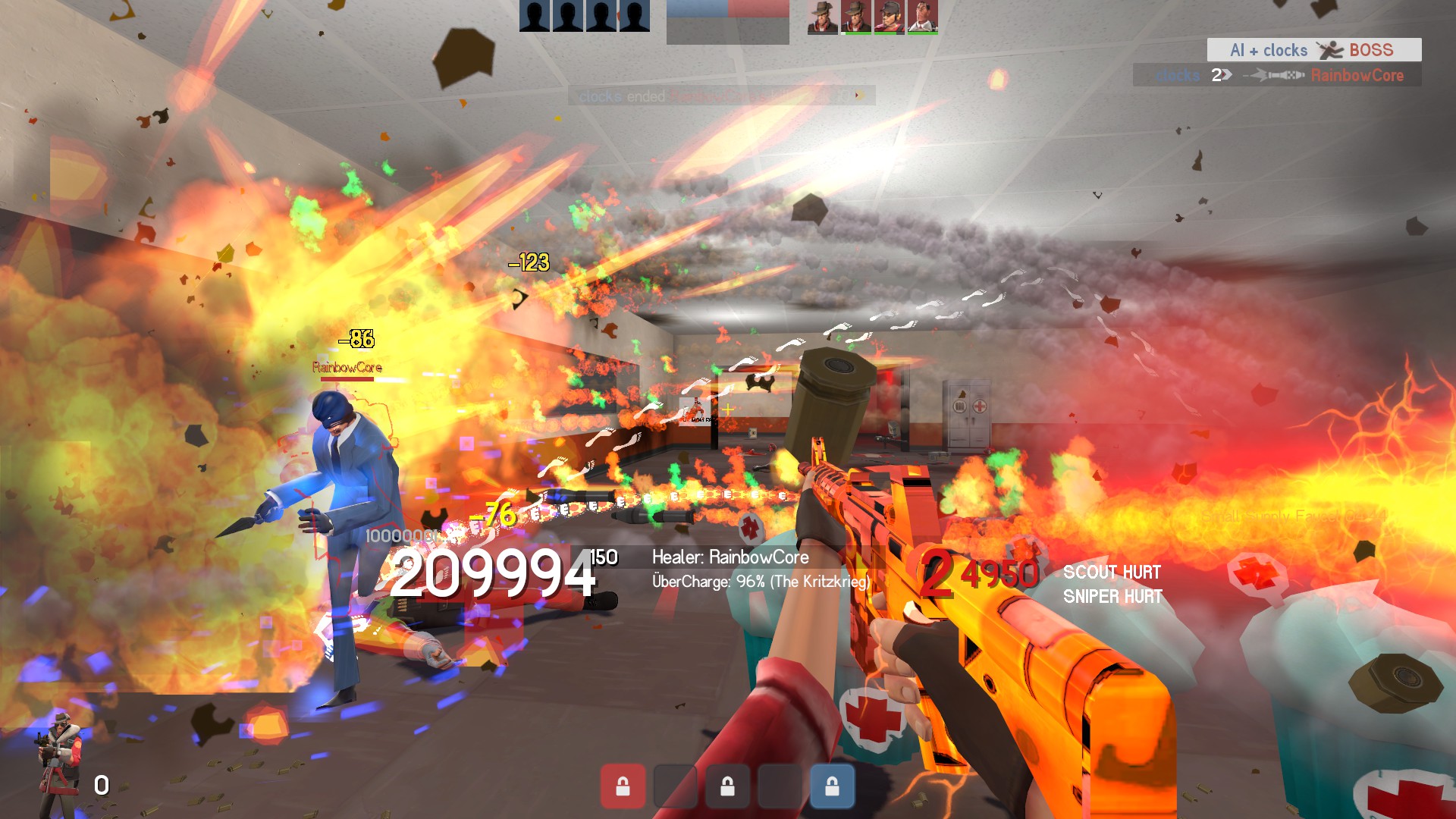Click the red locked control point icon

[623, 786]
